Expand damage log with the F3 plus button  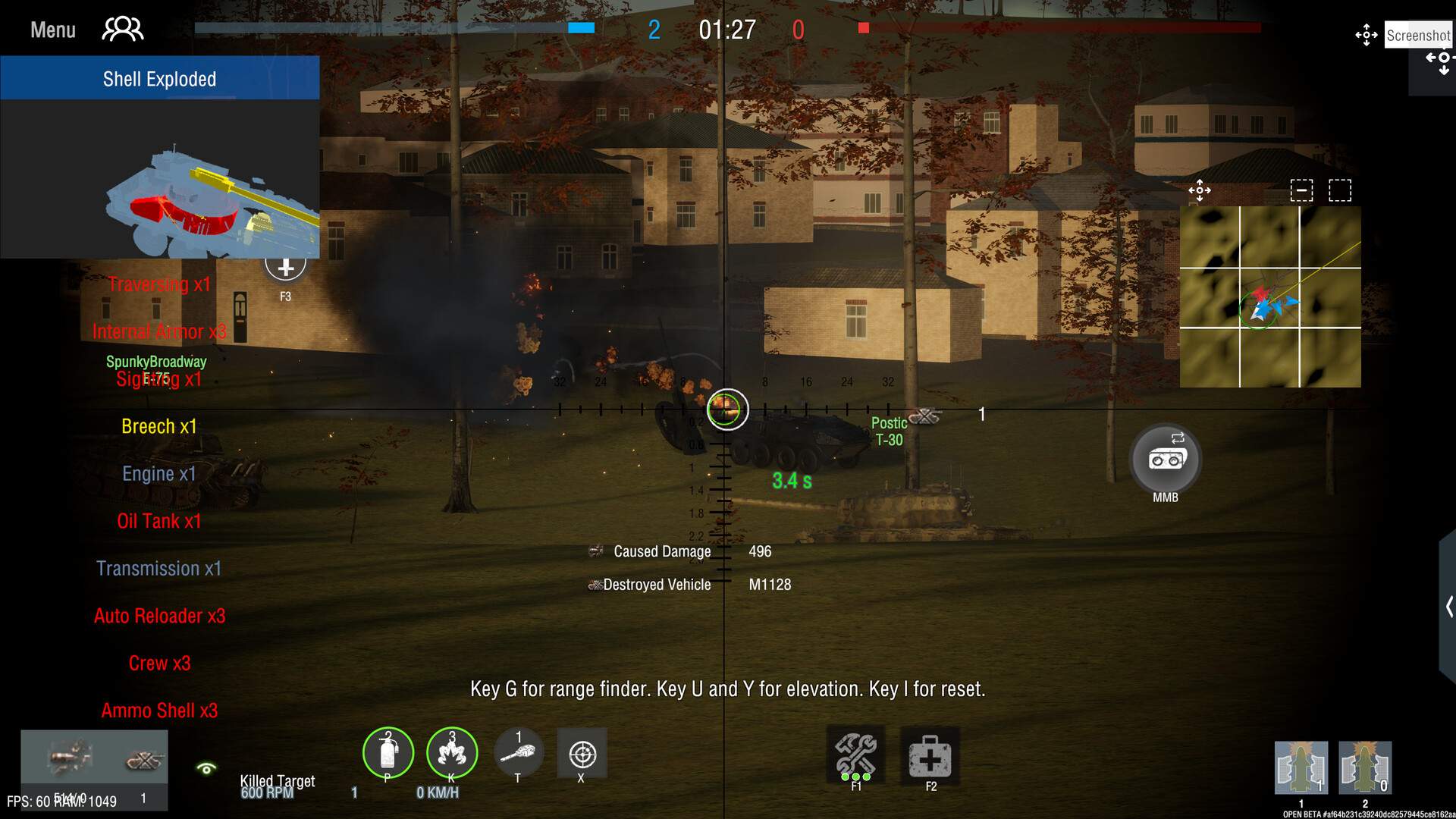[286, 267]
